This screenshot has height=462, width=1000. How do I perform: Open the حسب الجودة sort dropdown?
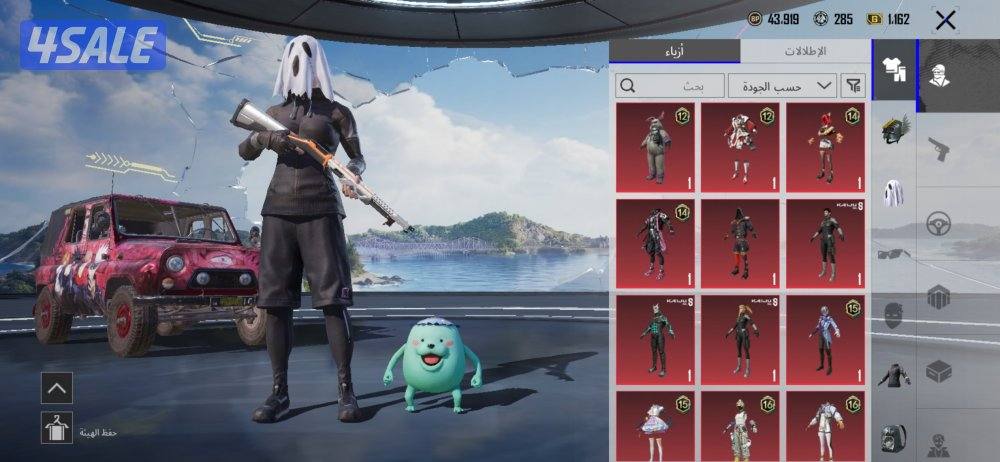click(782, 86)
